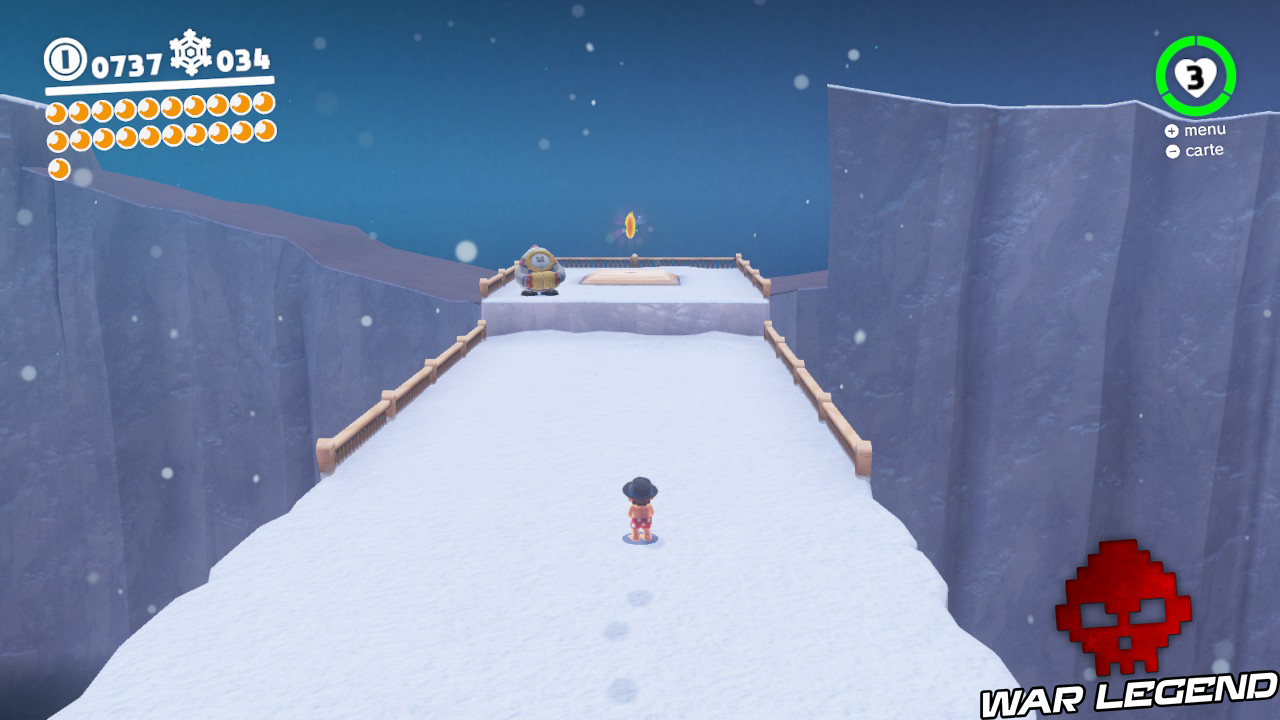
Task: Click the floating regional coin above the platform
Action: pyautogui.click(x=630, y=224)
